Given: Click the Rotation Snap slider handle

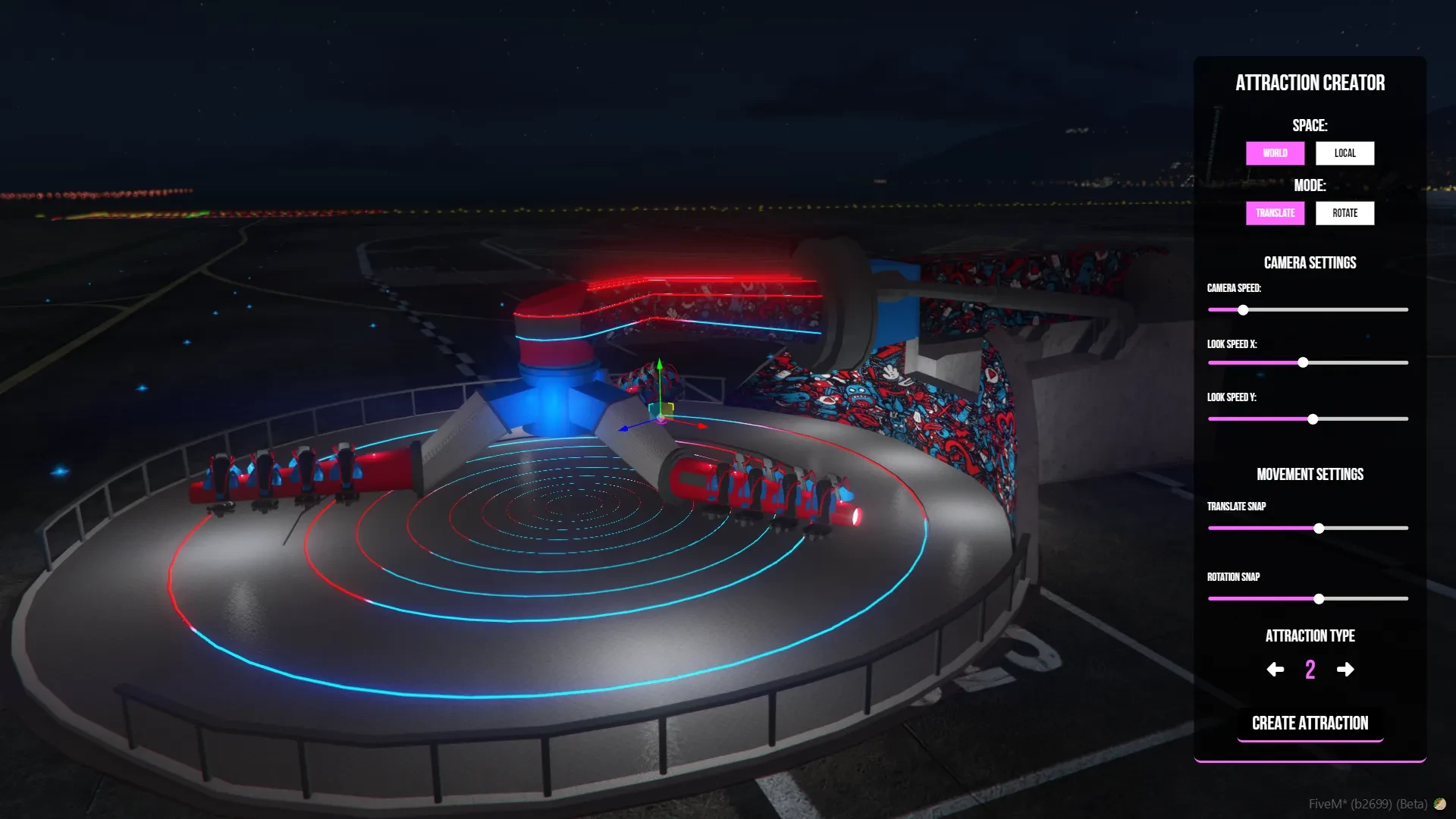Looking at the screenshot, I should tap(1320, 598).
